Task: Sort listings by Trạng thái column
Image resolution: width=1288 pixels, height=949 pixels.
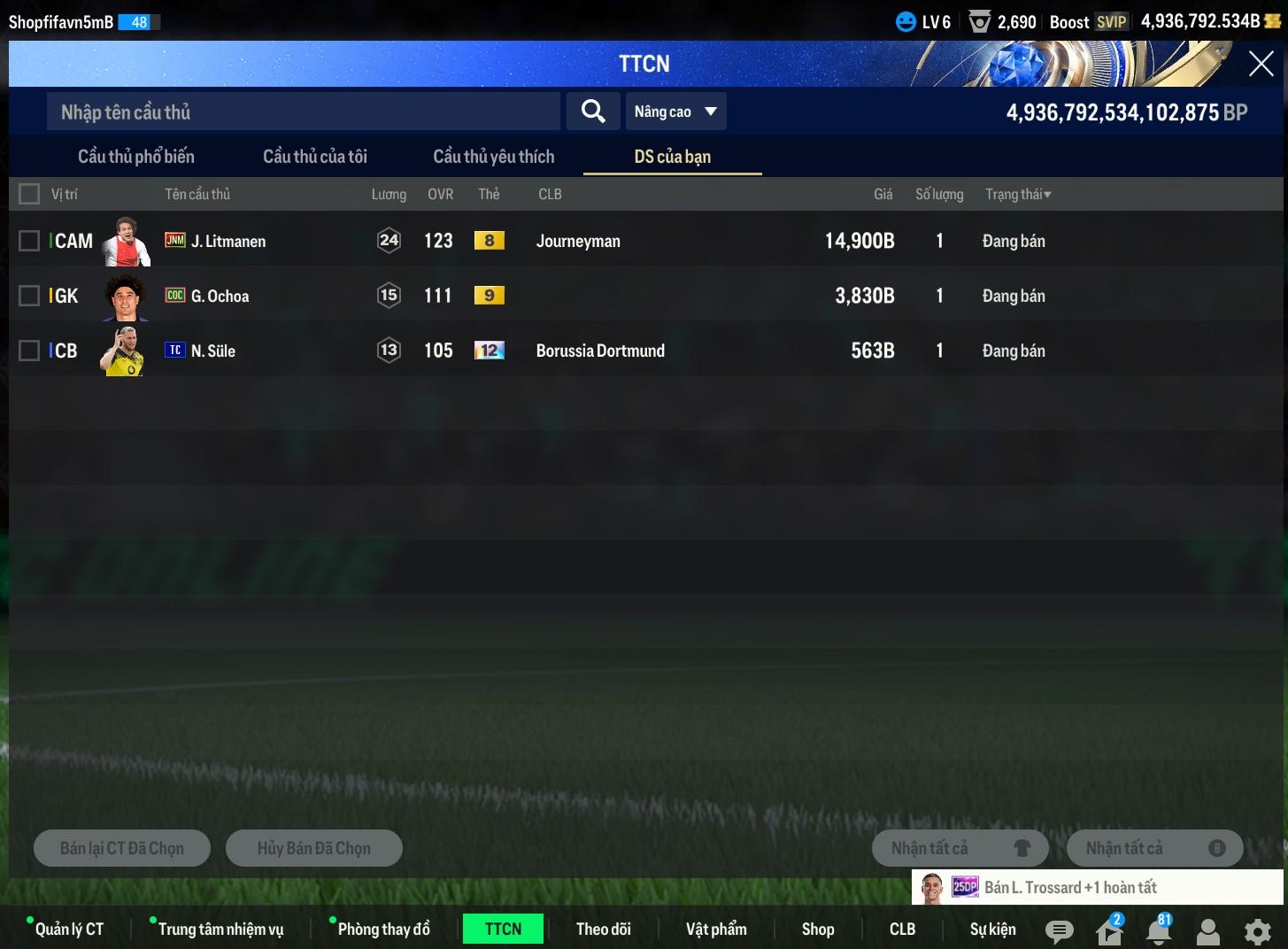Action: tap(1018, 194)
